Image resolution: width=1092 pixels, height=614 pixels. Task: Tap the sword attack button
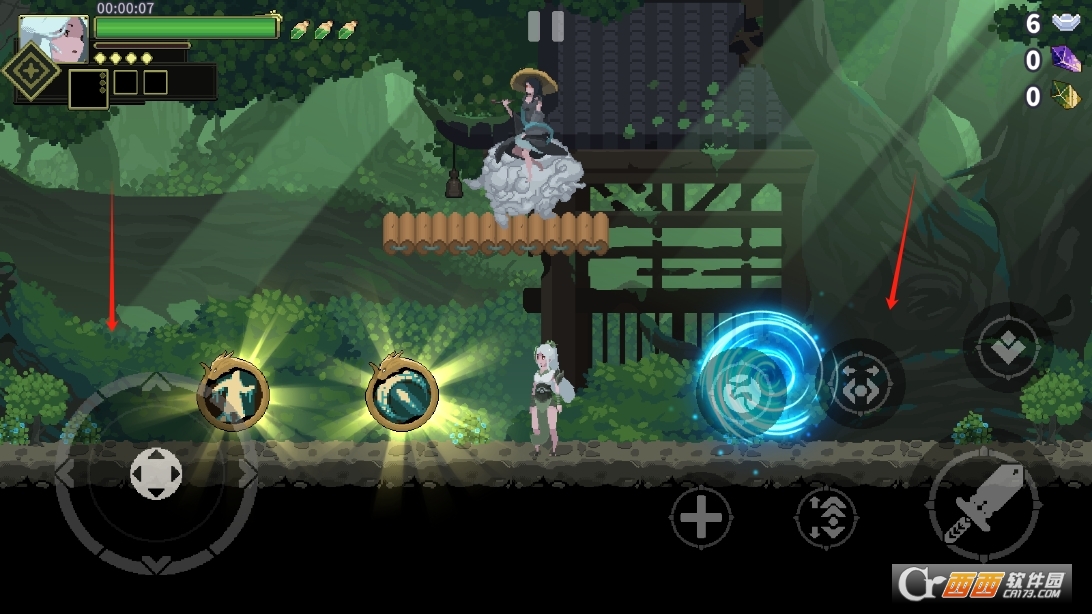pos(984,506)
